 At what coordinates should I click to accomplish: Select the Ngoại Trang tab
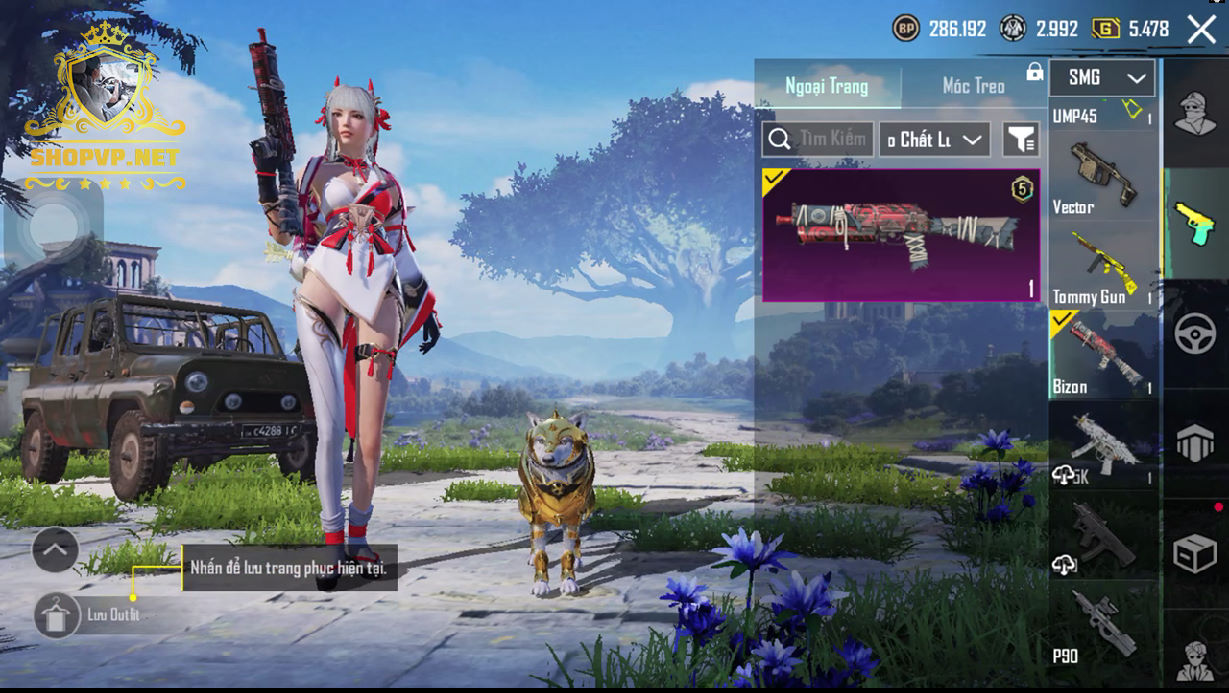click(x=827, y=86)
